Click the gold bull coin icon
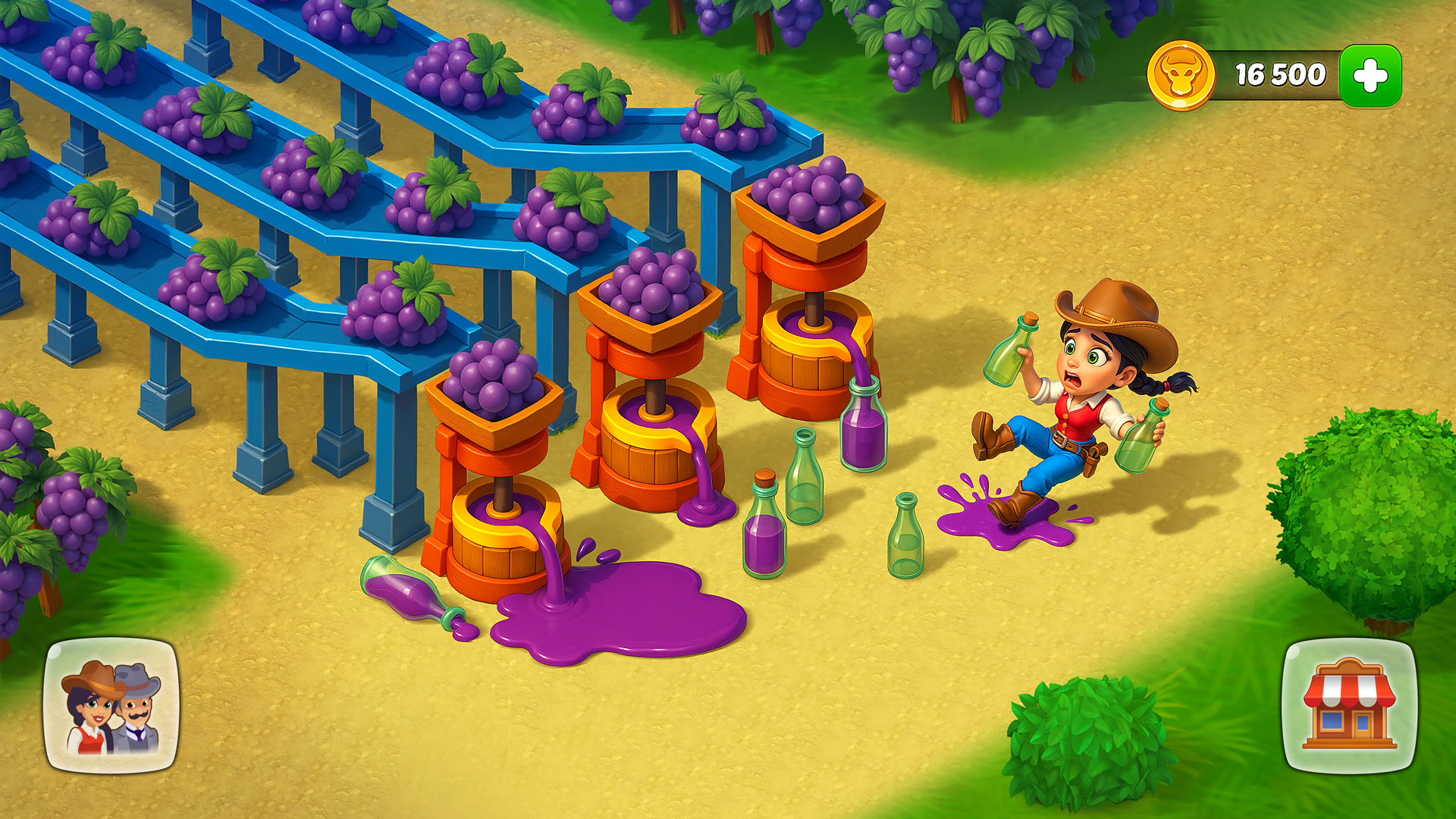This screenshot has width=1456, height=819. (1181, 74)
